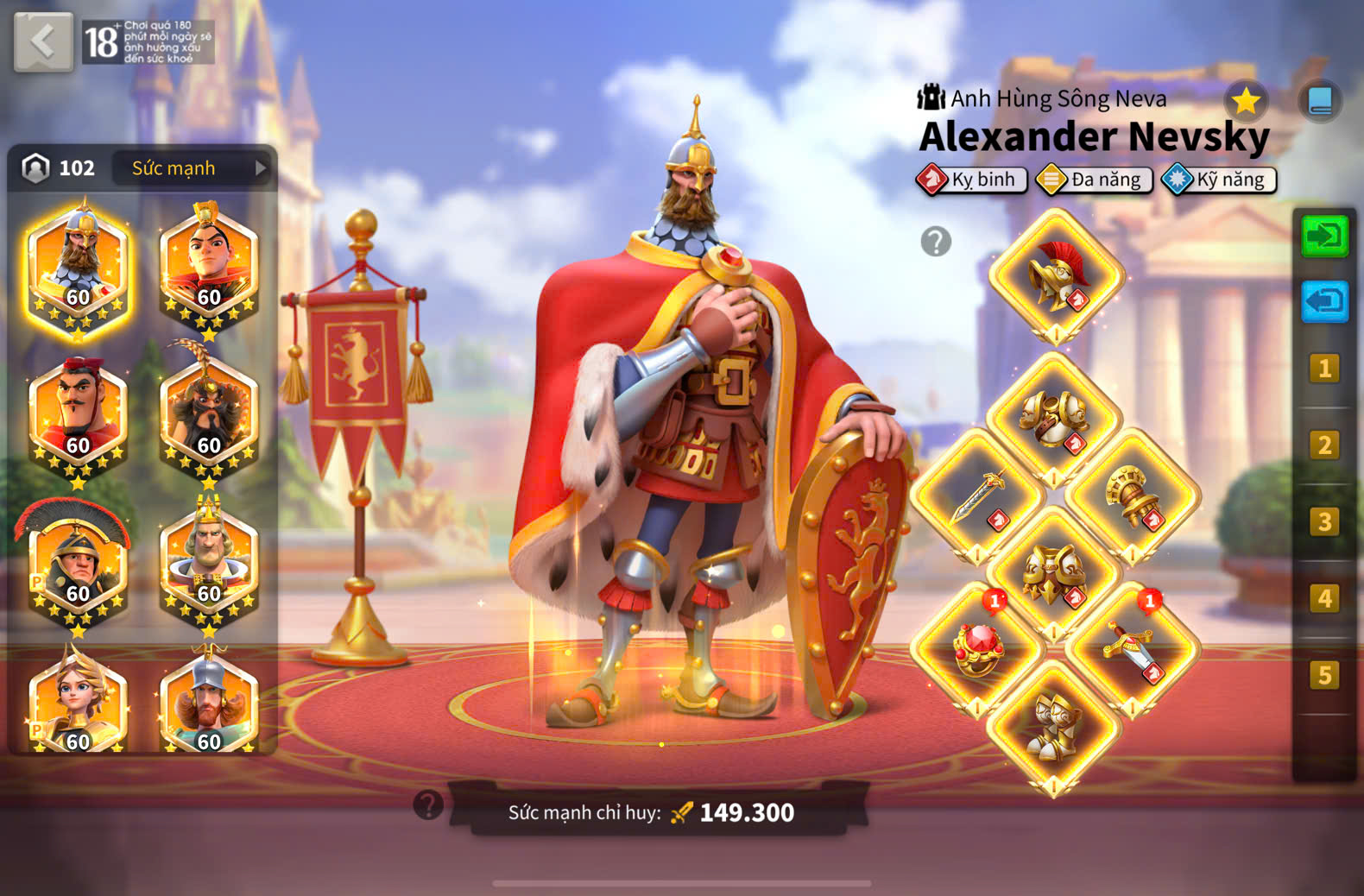Open the ruby ring accessory slot
The width and height of the screenshot is (1364, 896).
pyautogui.click(x=978, y=649)
